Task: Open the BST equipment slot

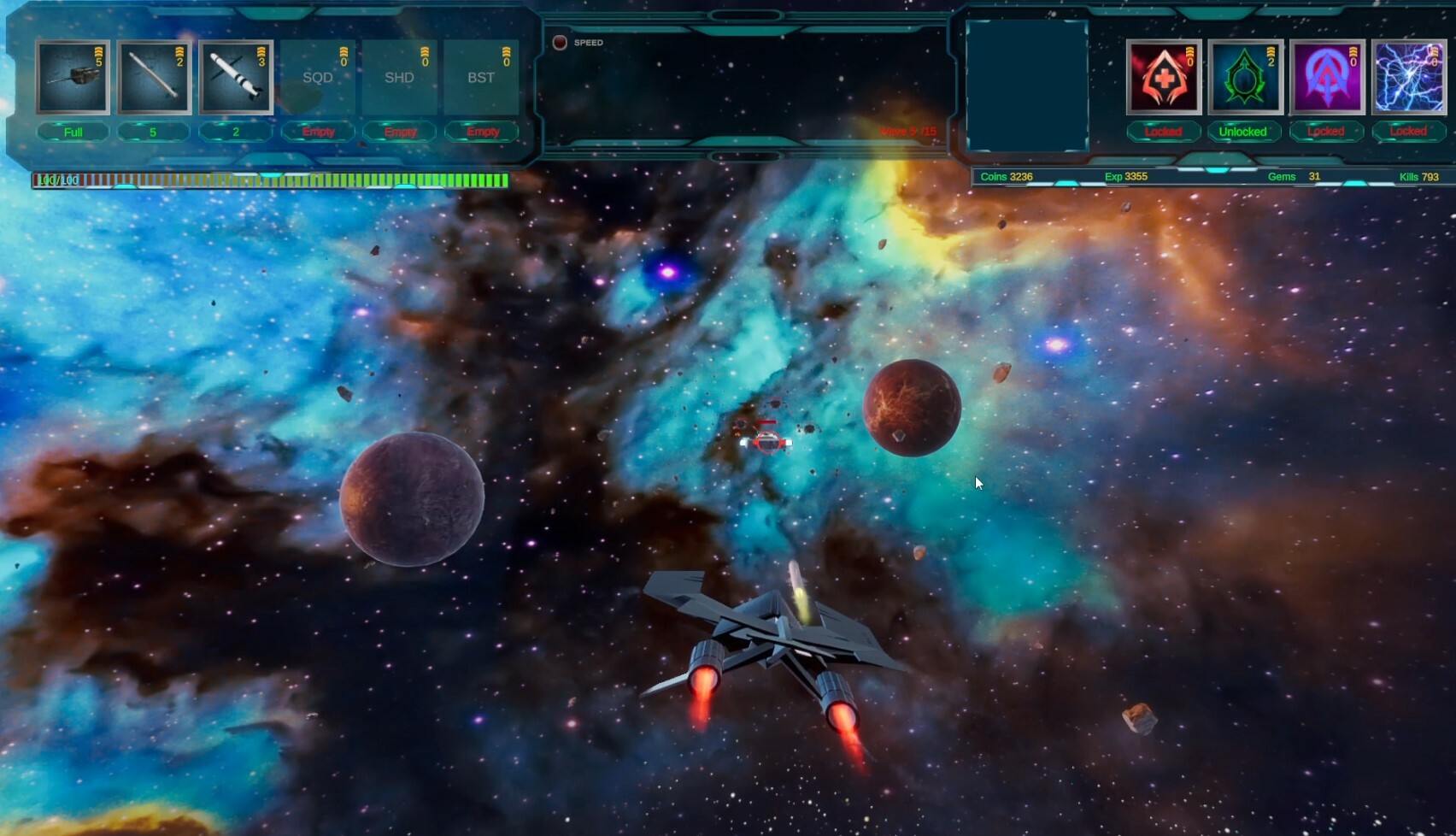Action: point(481,77)
